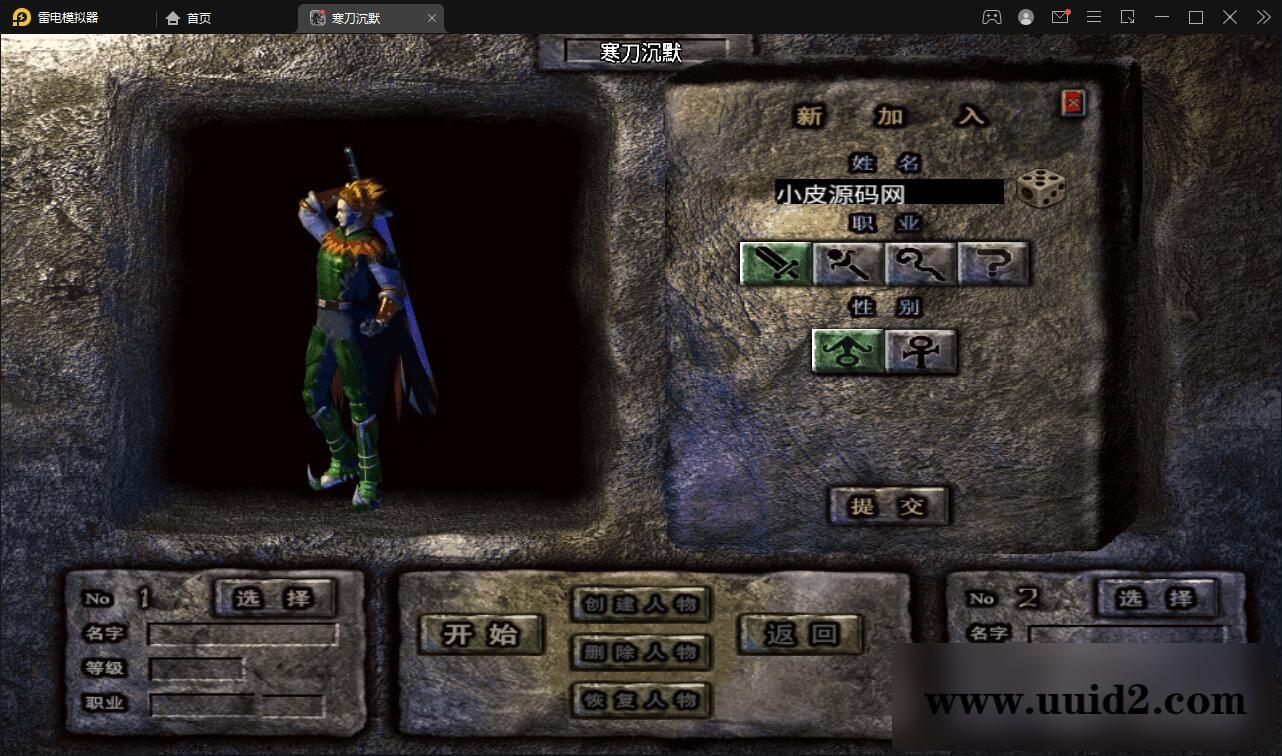The image size is (1282, 756).
Task: Switch to the emulator 首页 home tab
Action: coord(189,18)
